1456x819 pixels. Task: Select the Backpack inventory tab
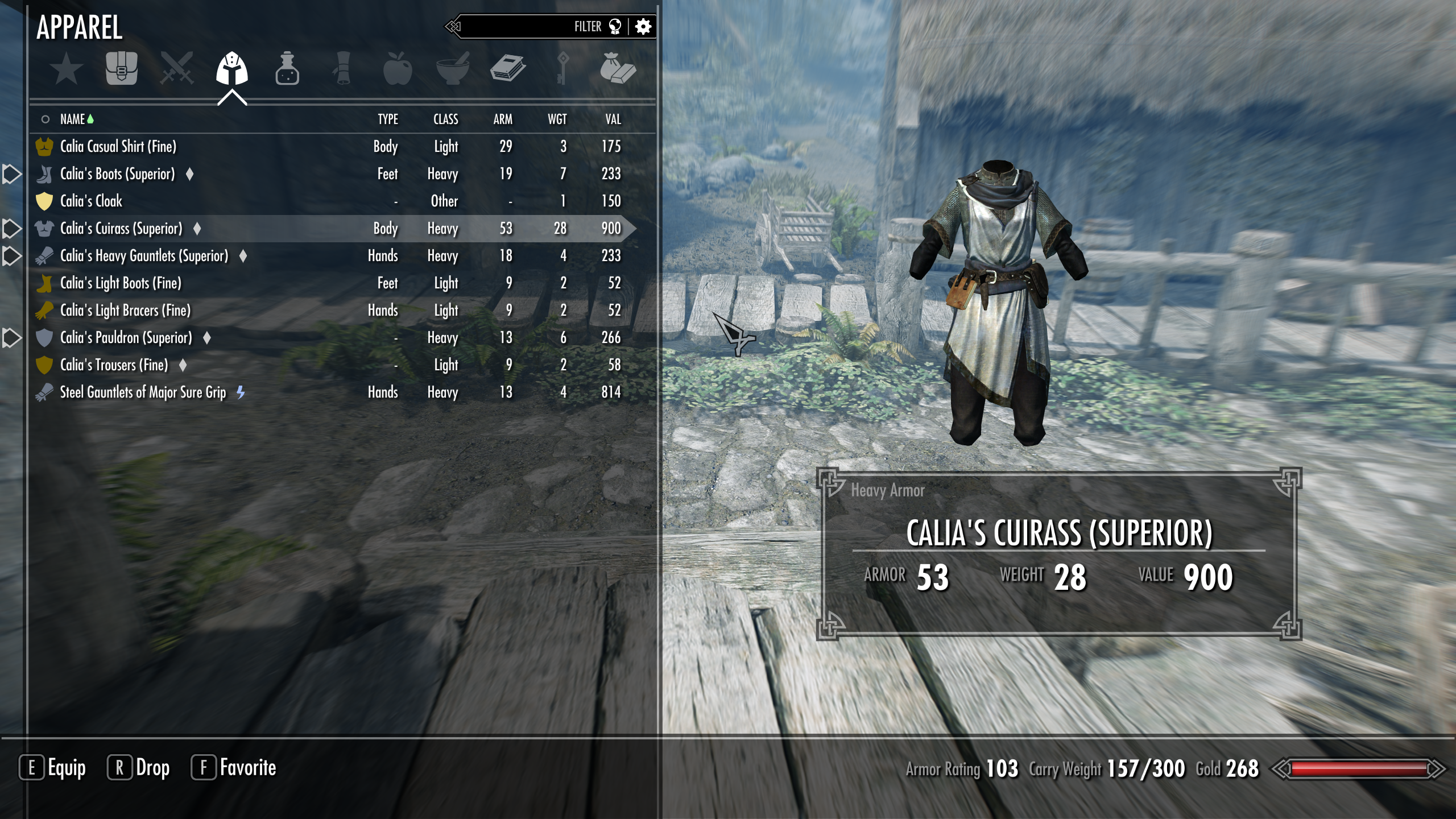pos(122,70)
